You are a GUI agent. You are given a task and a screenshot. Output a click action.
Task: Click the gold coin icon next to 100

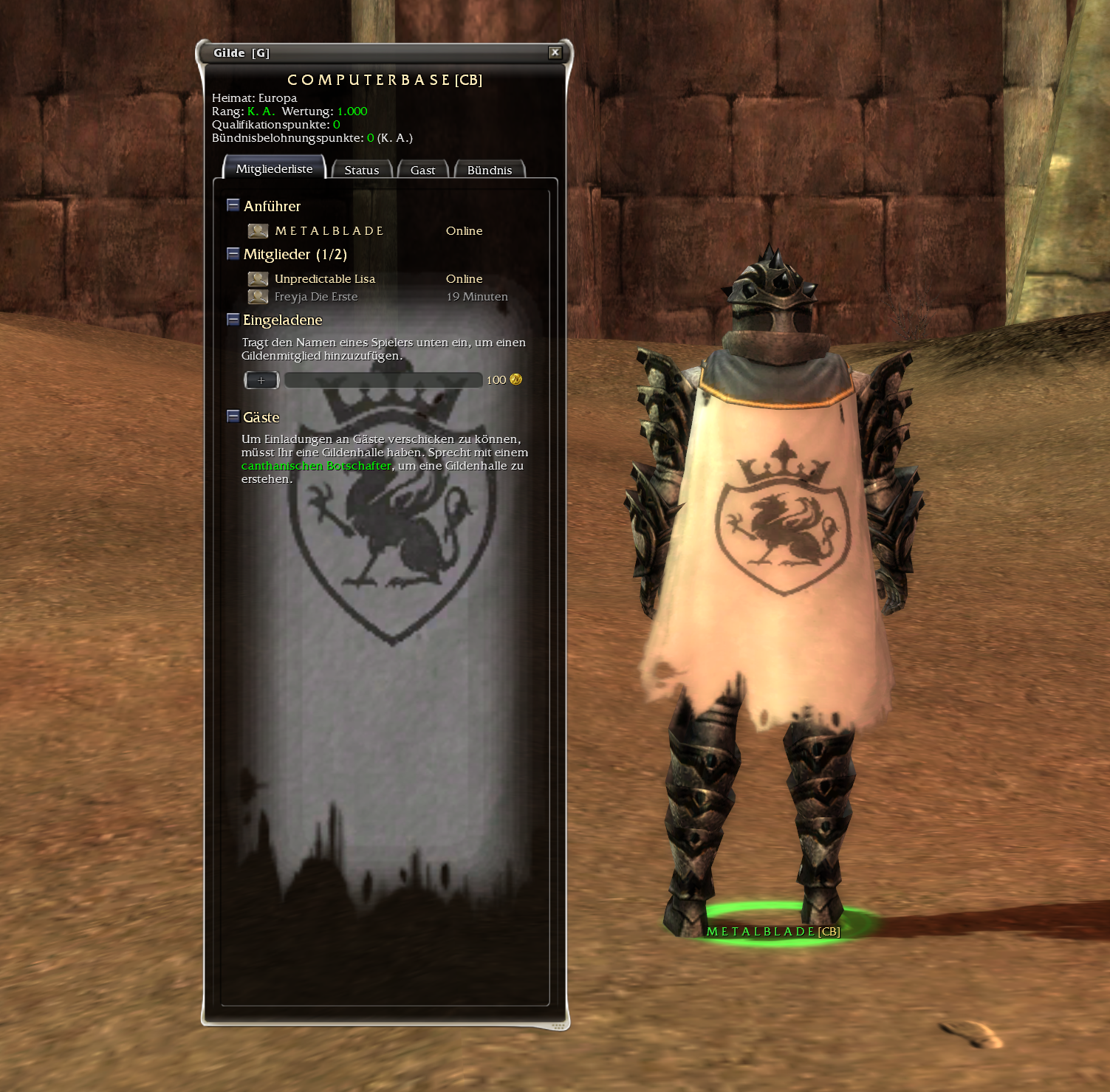click(515, 380)
